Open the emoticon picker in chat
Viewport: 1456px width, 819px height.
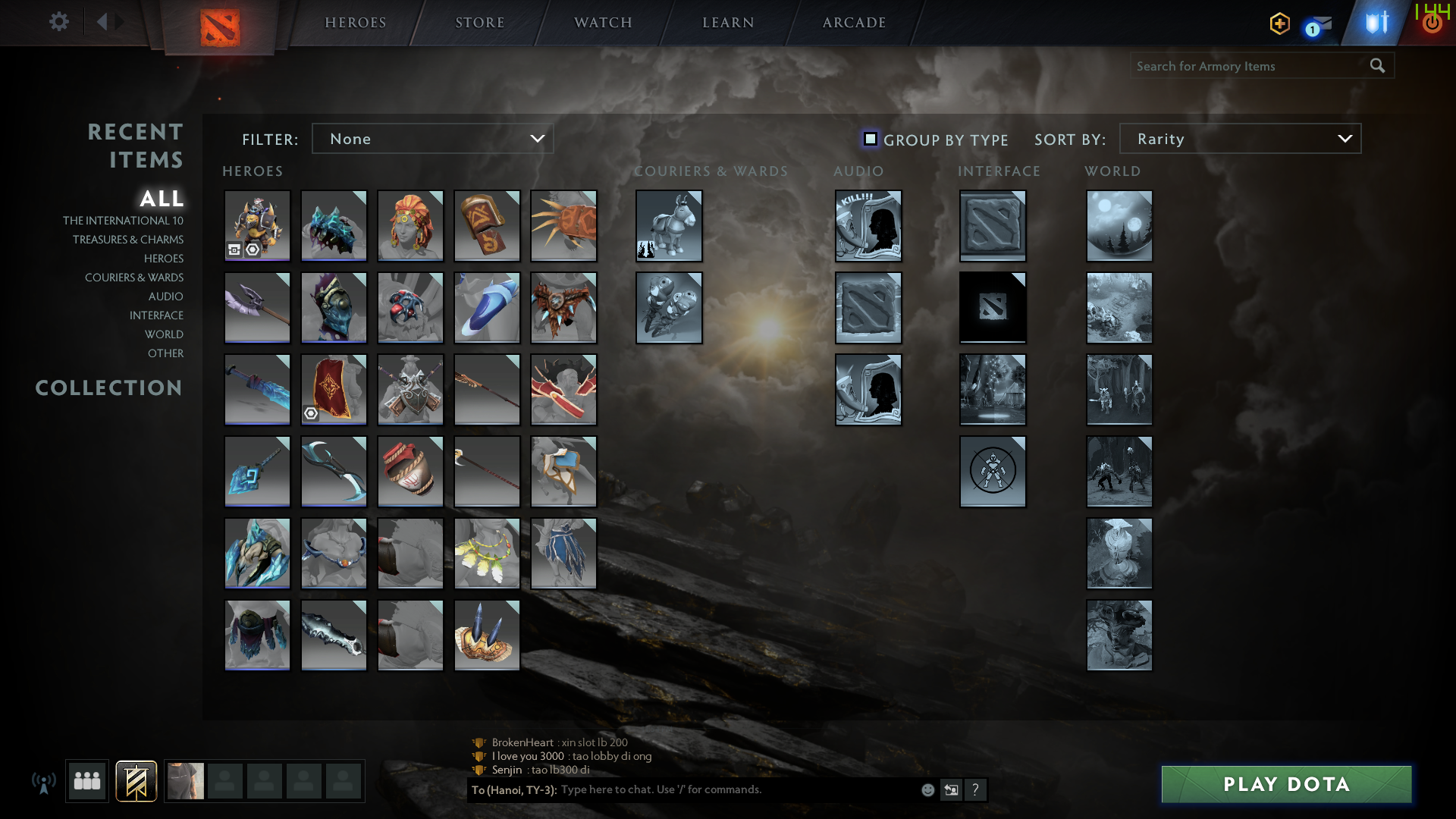pyautogui.click(x=927, y=789)
